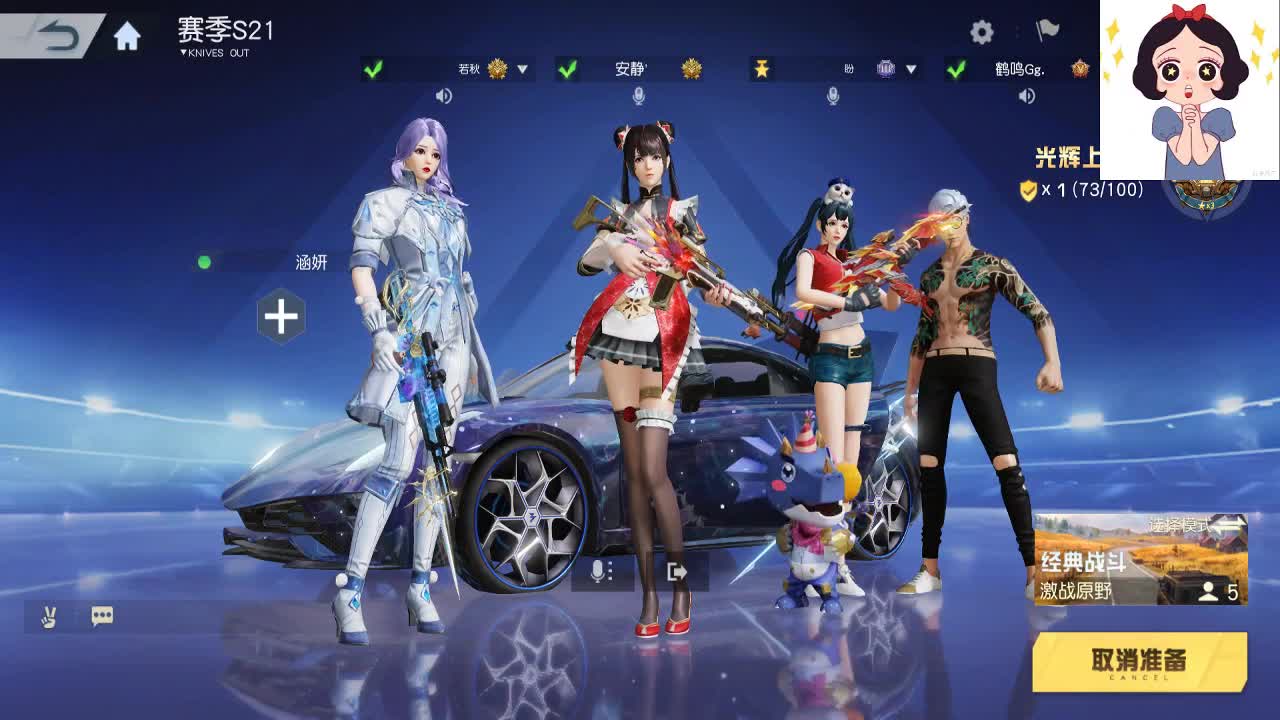Click the plus button to invite a teammate
1280x720 pixels.
click(281, 317)
